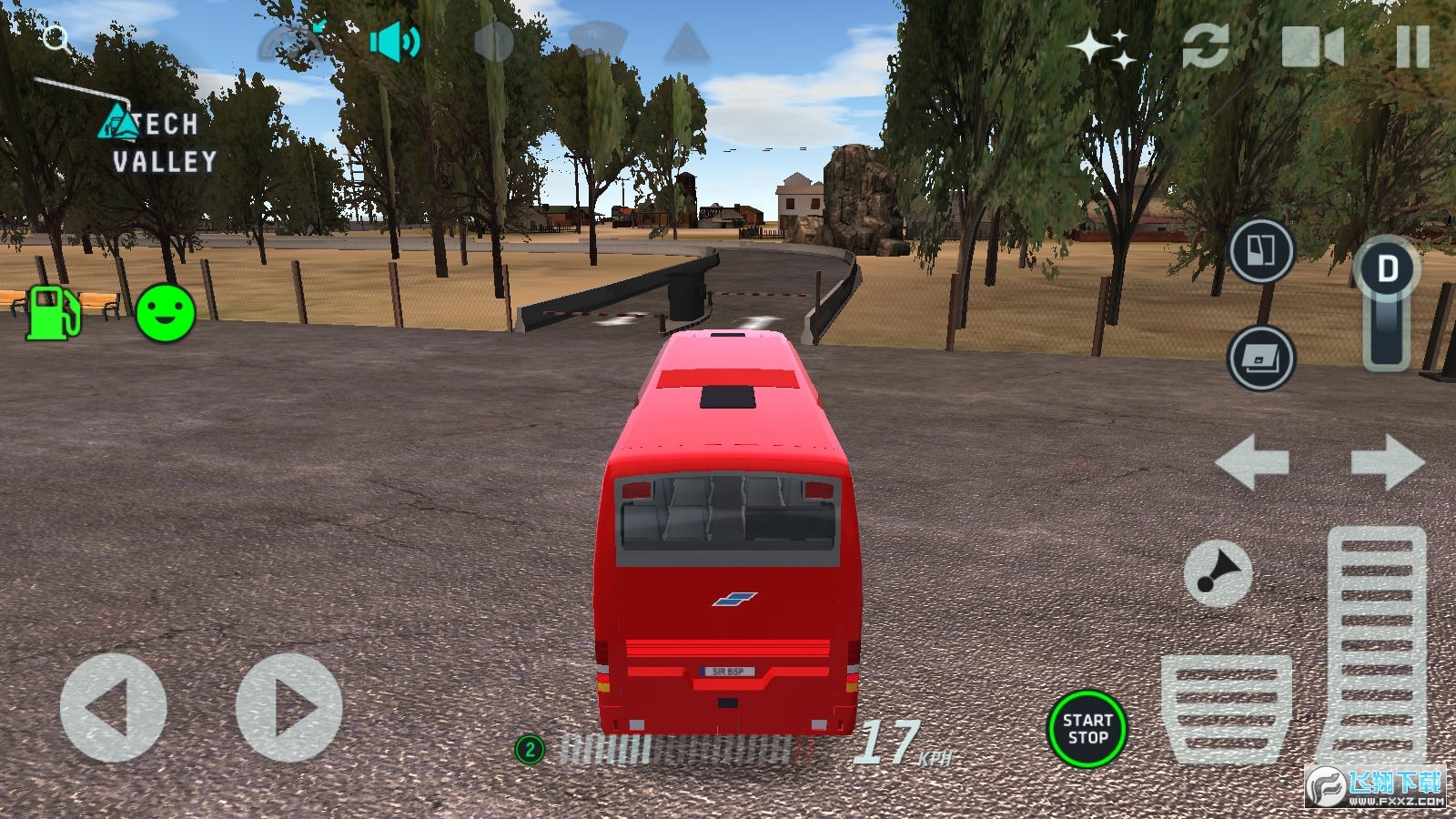Tap the sparkle stars icon
This screenshot has height=819, width=1456.
point(1102,47)
